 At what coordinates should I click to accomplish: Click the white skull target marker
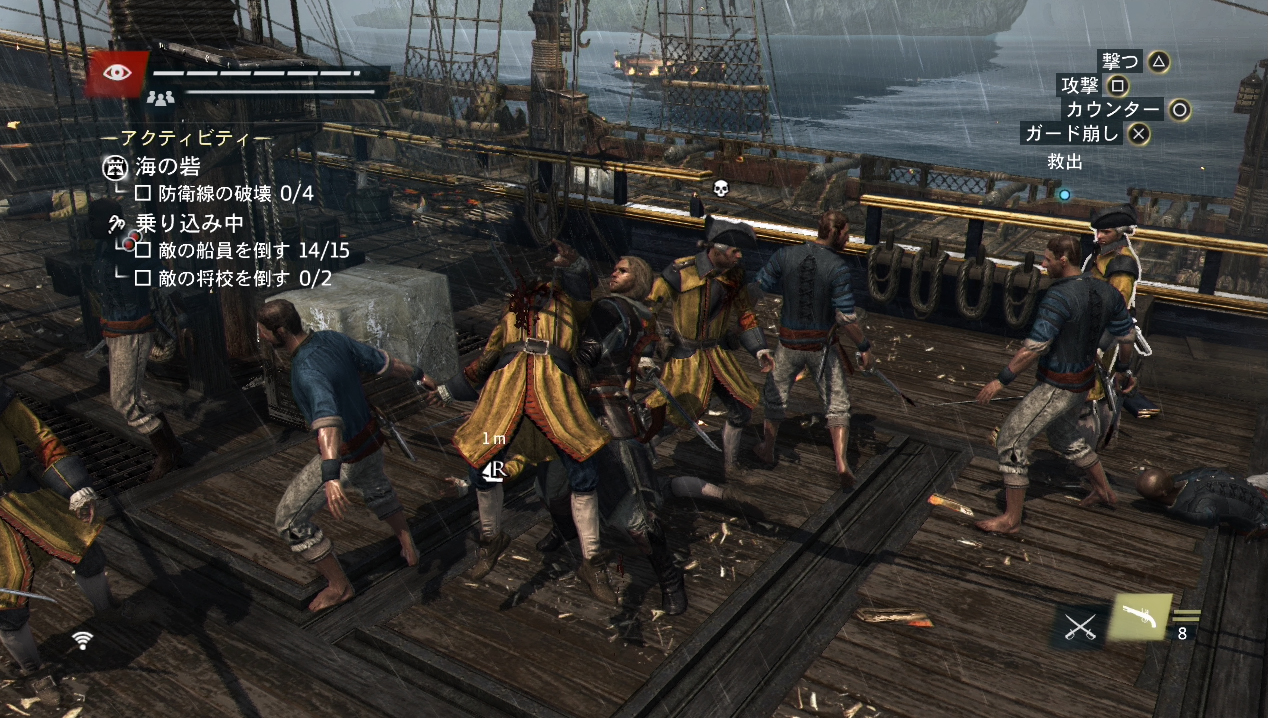click(x=719, y=187)
